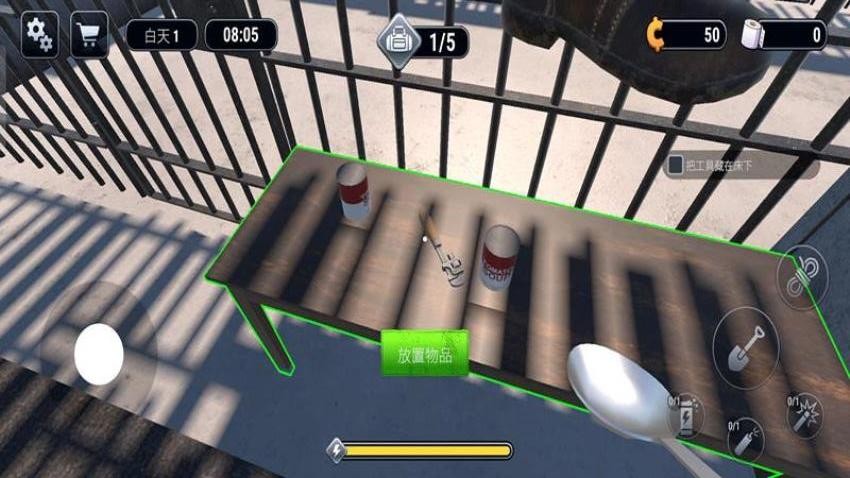Tap the green 放置物品 button

click(x=424, y=354)
